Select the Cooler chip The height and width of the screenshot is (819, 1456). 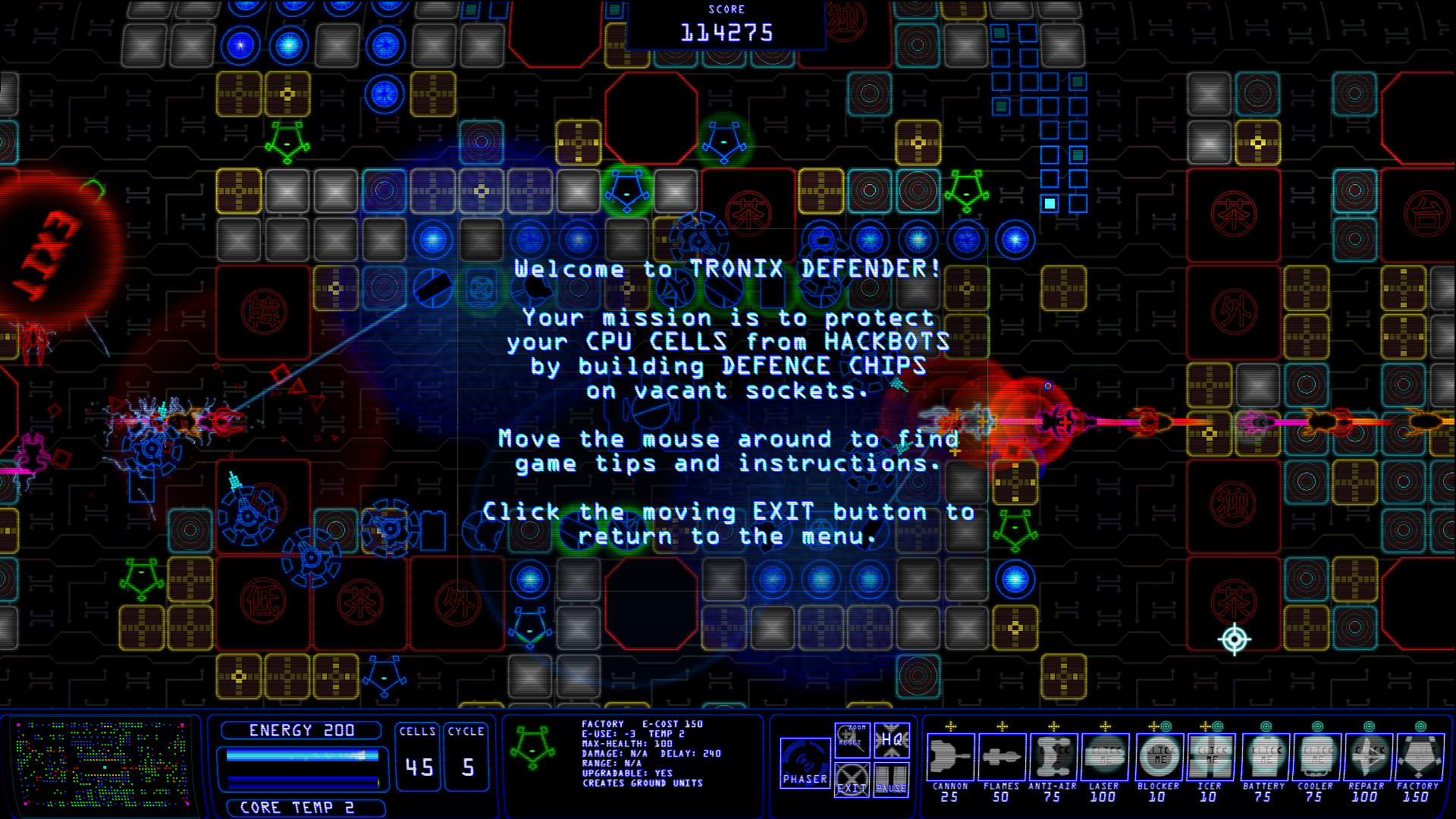[1316, 758]
